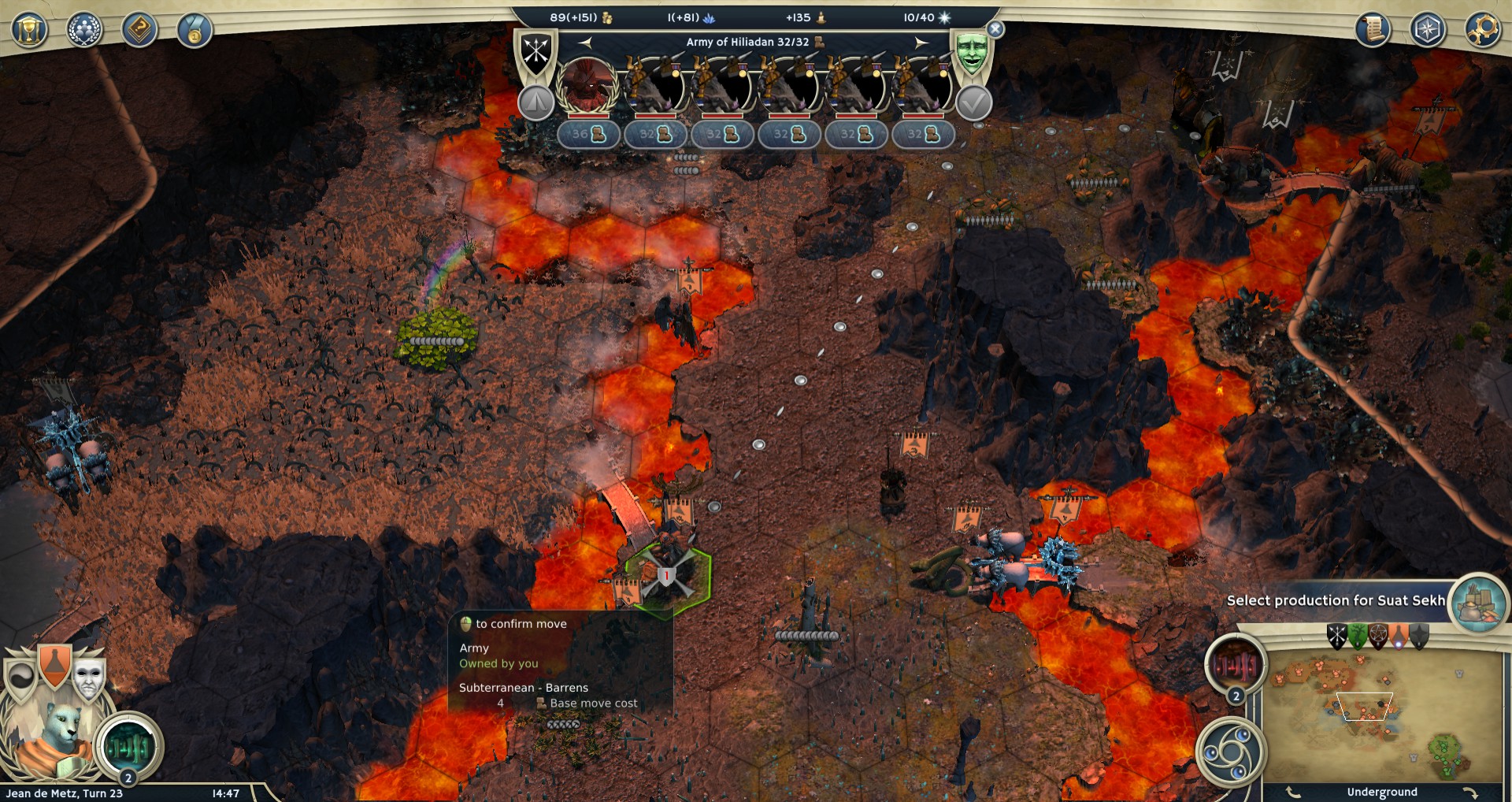Select the green tree player shield above minimap
The height and width of the screenshot is (802, 1512).
1357,636
